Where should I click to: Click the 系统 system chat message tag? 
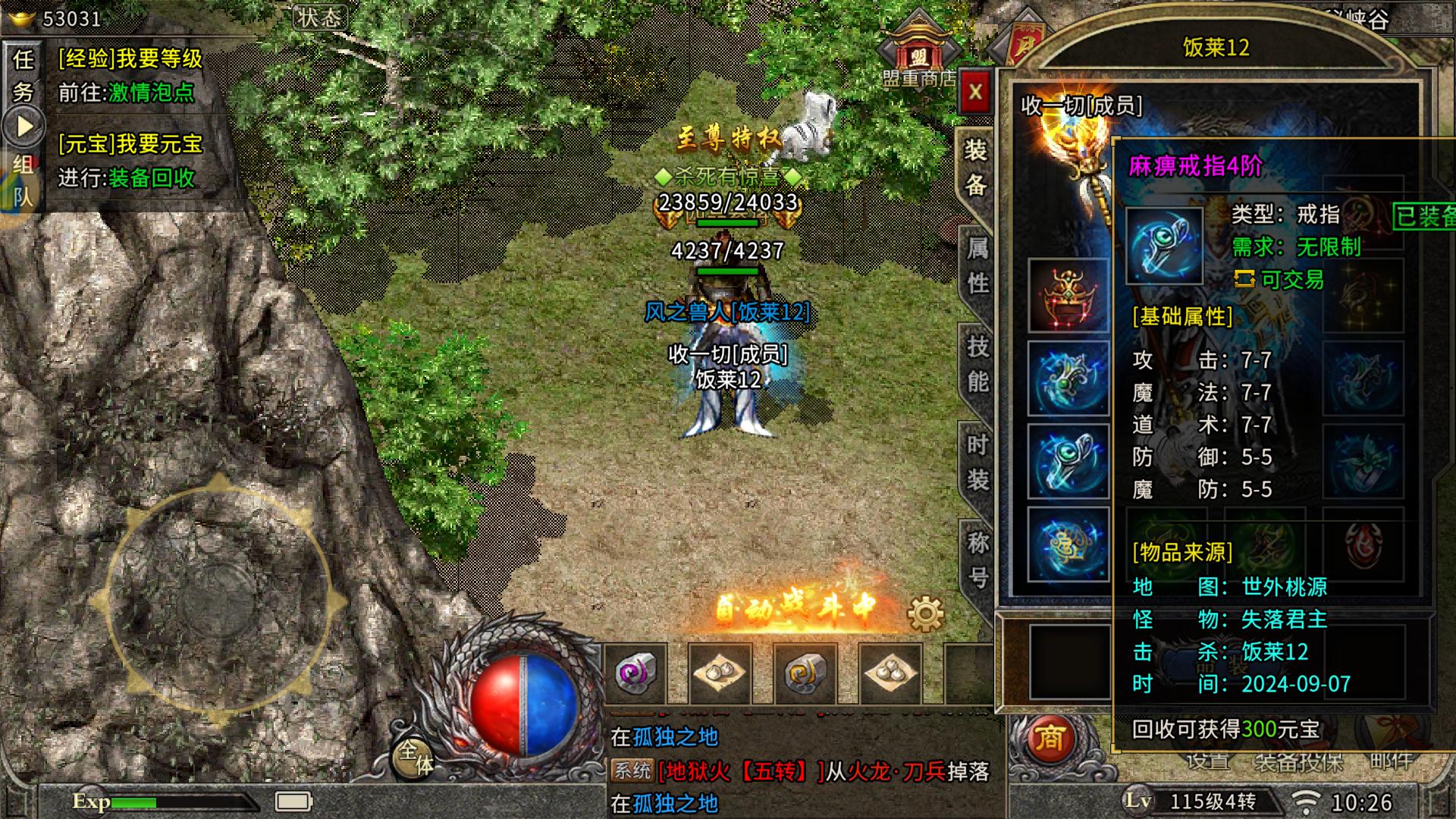pyautogui.click(x=632, y=771)
